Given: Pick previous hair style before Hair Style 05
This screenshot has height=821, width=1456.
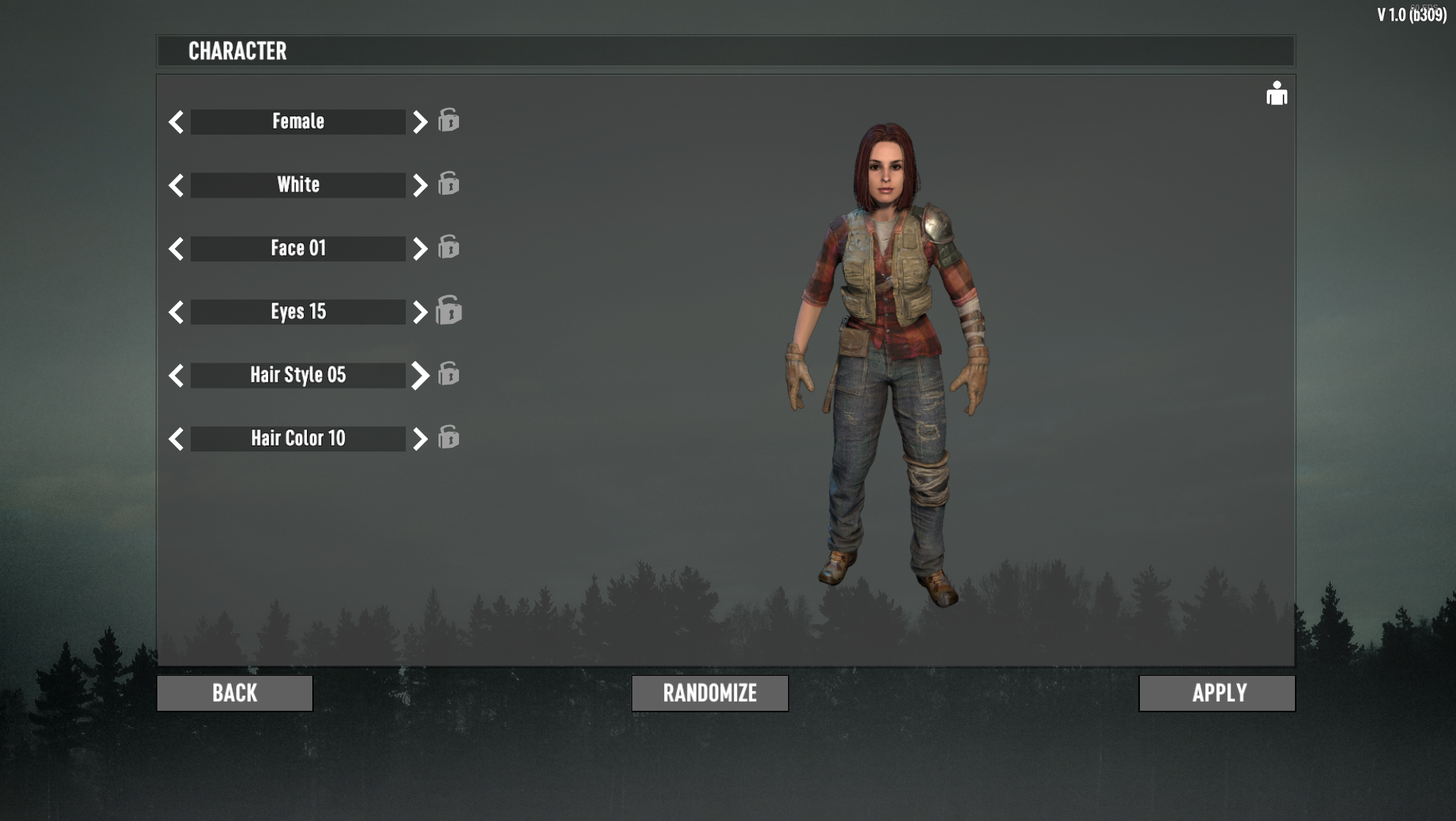Looking at the screenshot, I should [176, 376].
